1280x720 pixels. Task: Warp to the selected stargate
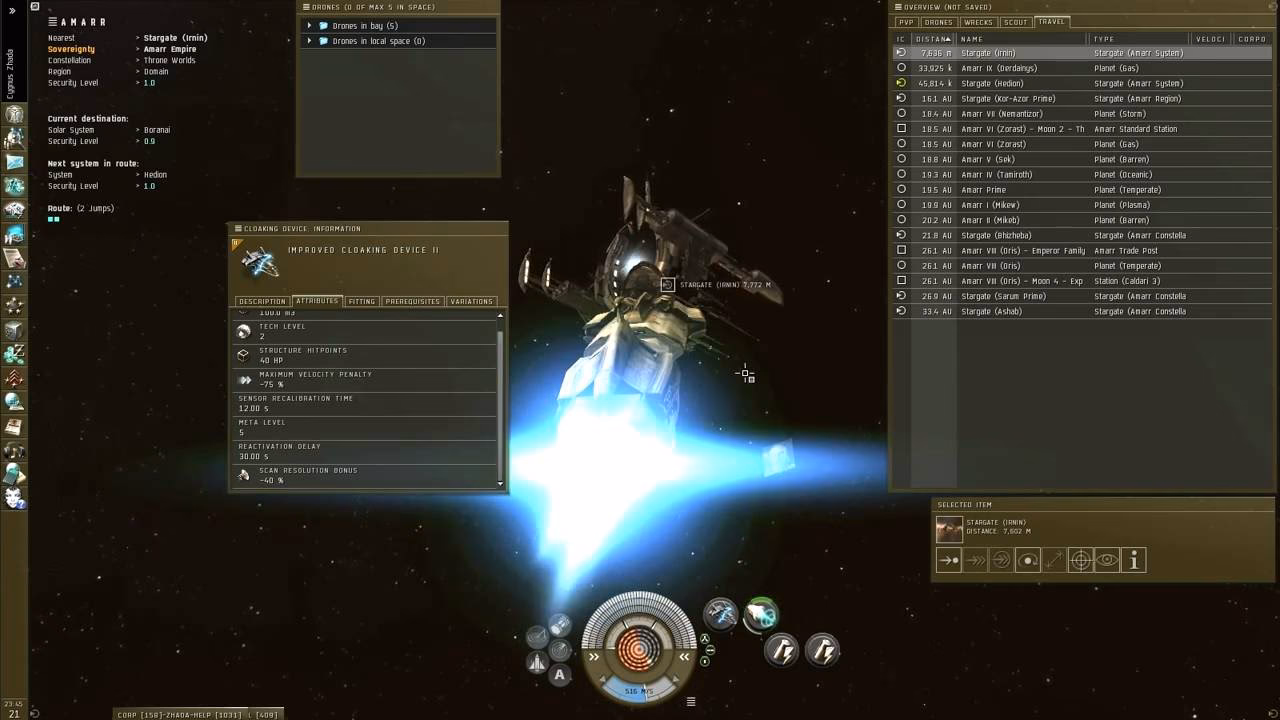(x=977, y=560)
